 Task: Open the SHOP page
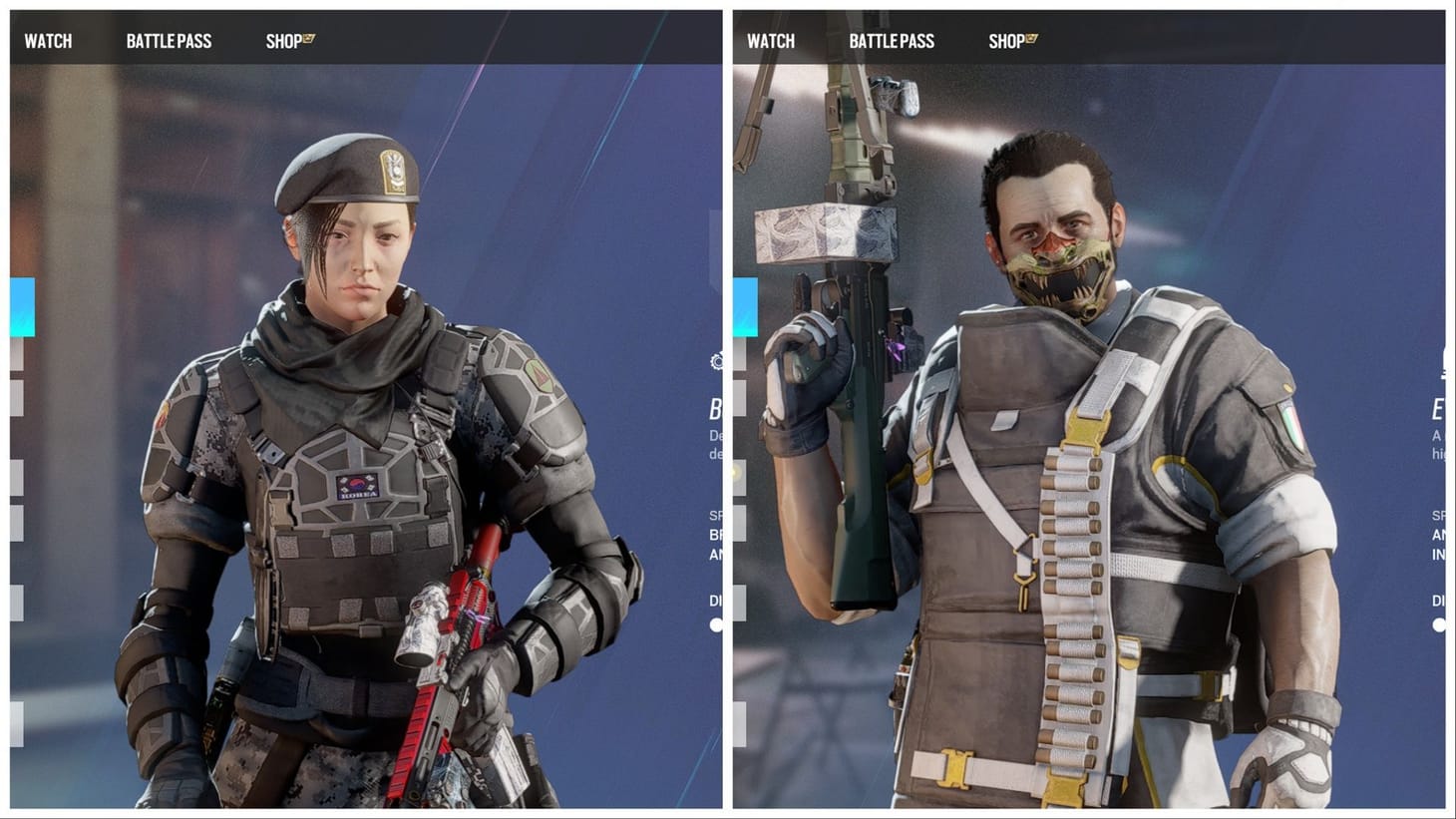[282, 40]
